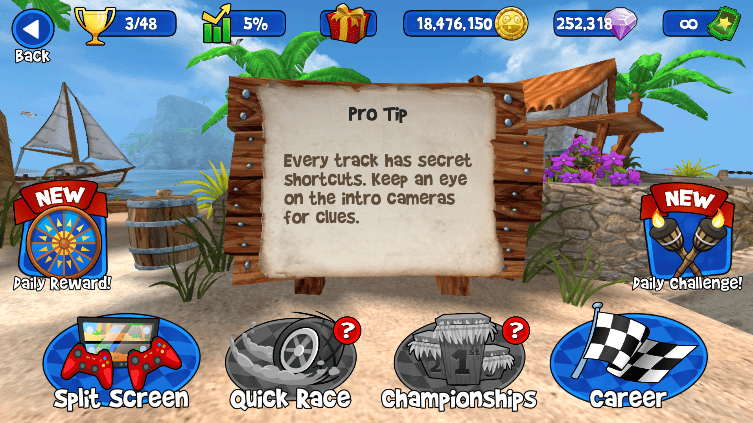Tap the gold coin balance
The width and height of the screenshot is (753, 423).
465,24
